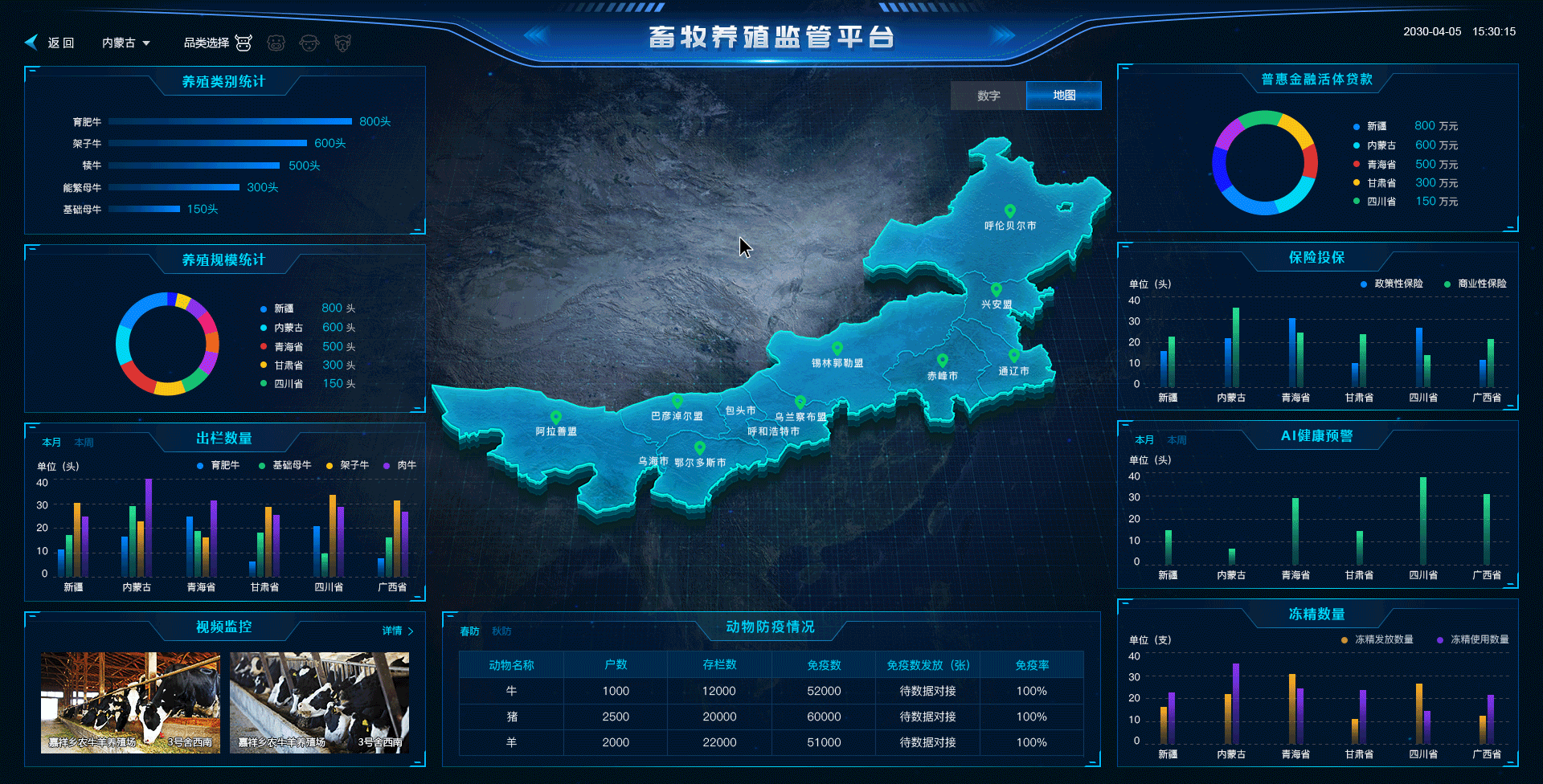This screenshot has width=1543, height=784.
Task: Select the cattle icon in 品类选择
Action: tap(244, 42)
